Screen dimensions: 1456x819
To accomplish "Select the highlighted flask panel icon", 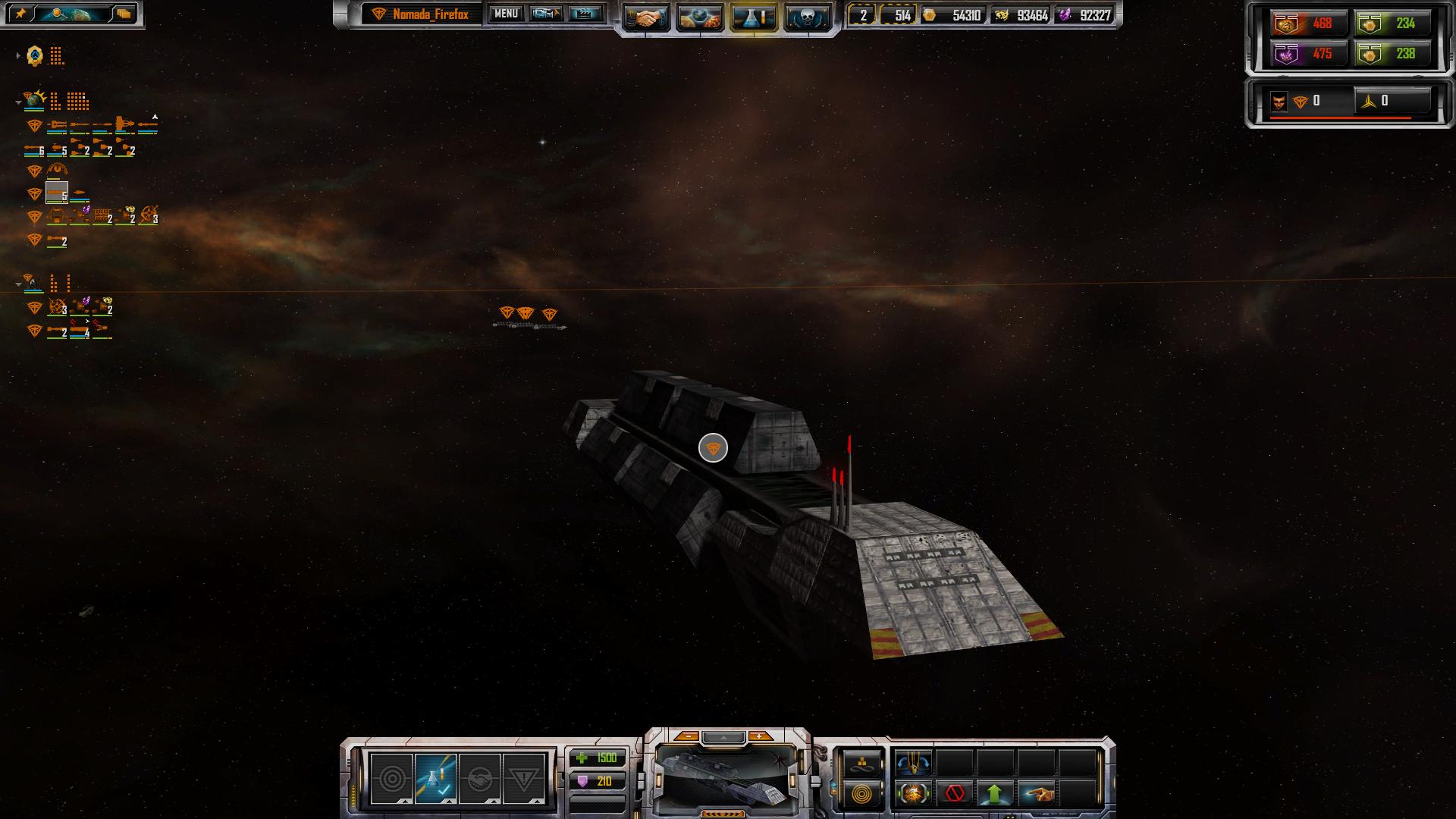I will pos(436,778).
